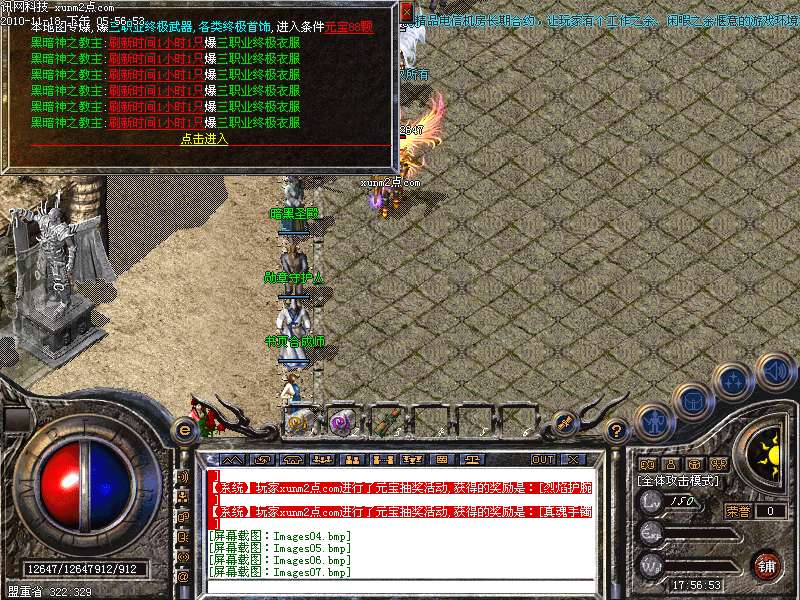Image resolution: width=800 pixels, height=600 pixels.
Task: Click the @ button left of chat
Action: point(183,577)
